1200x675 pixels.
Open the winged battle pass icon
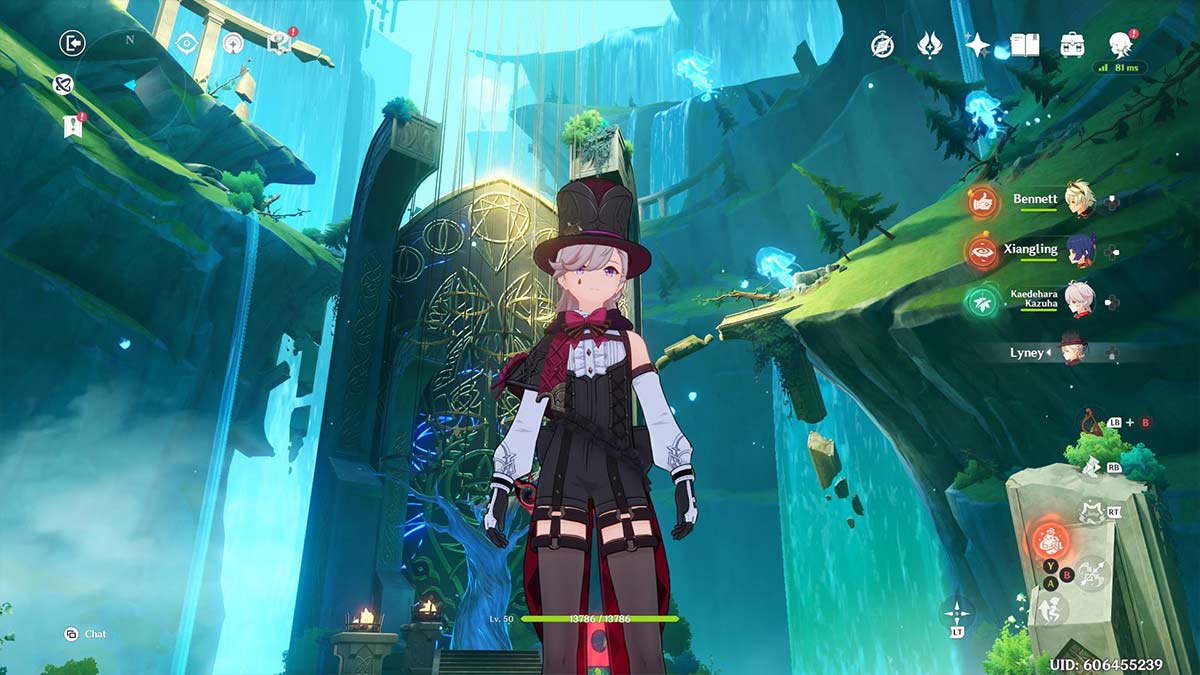tap(929, 45)
